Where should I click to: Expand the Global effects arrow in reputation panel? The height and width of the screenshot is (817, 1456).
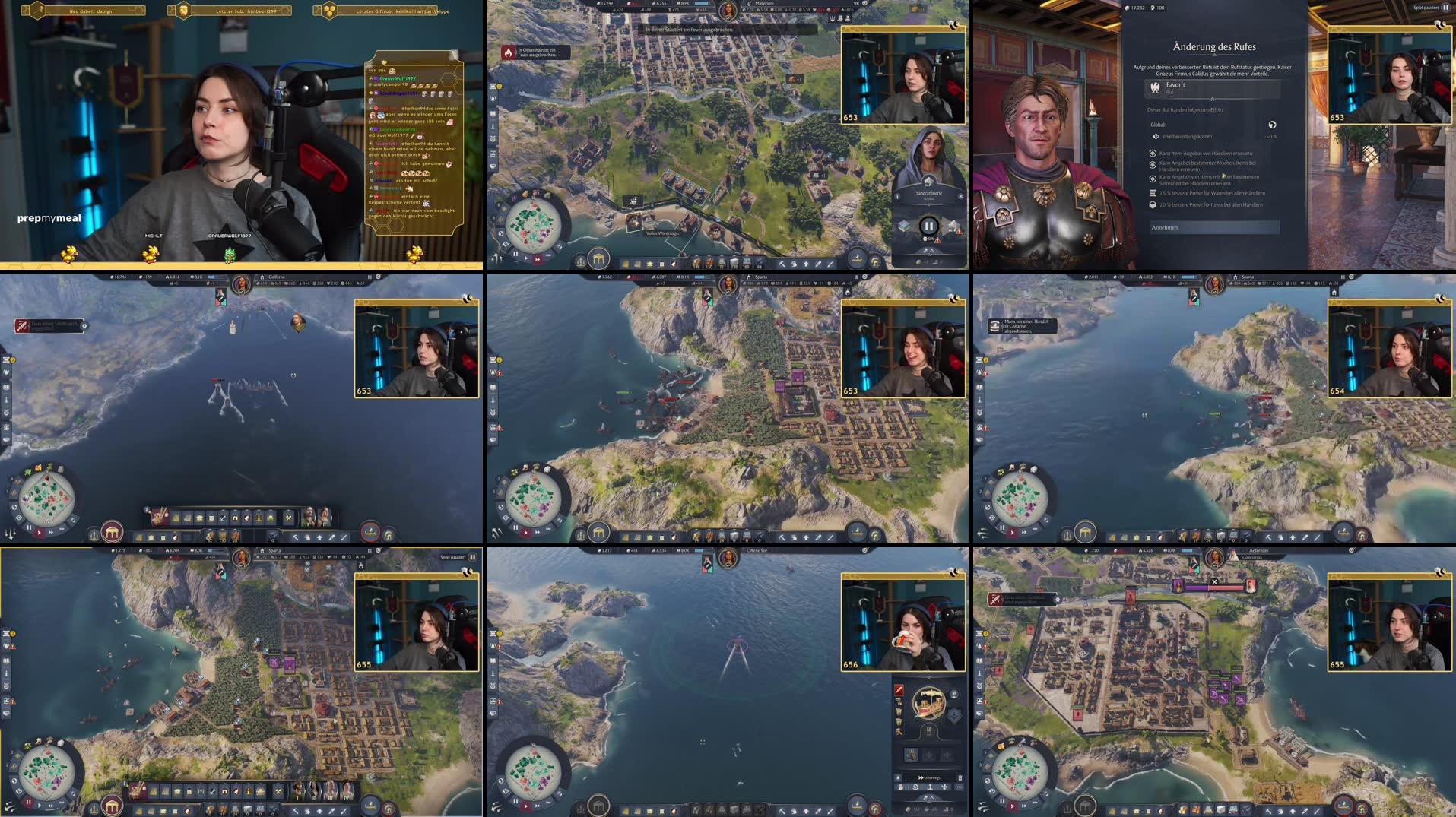pos(1272,125)
